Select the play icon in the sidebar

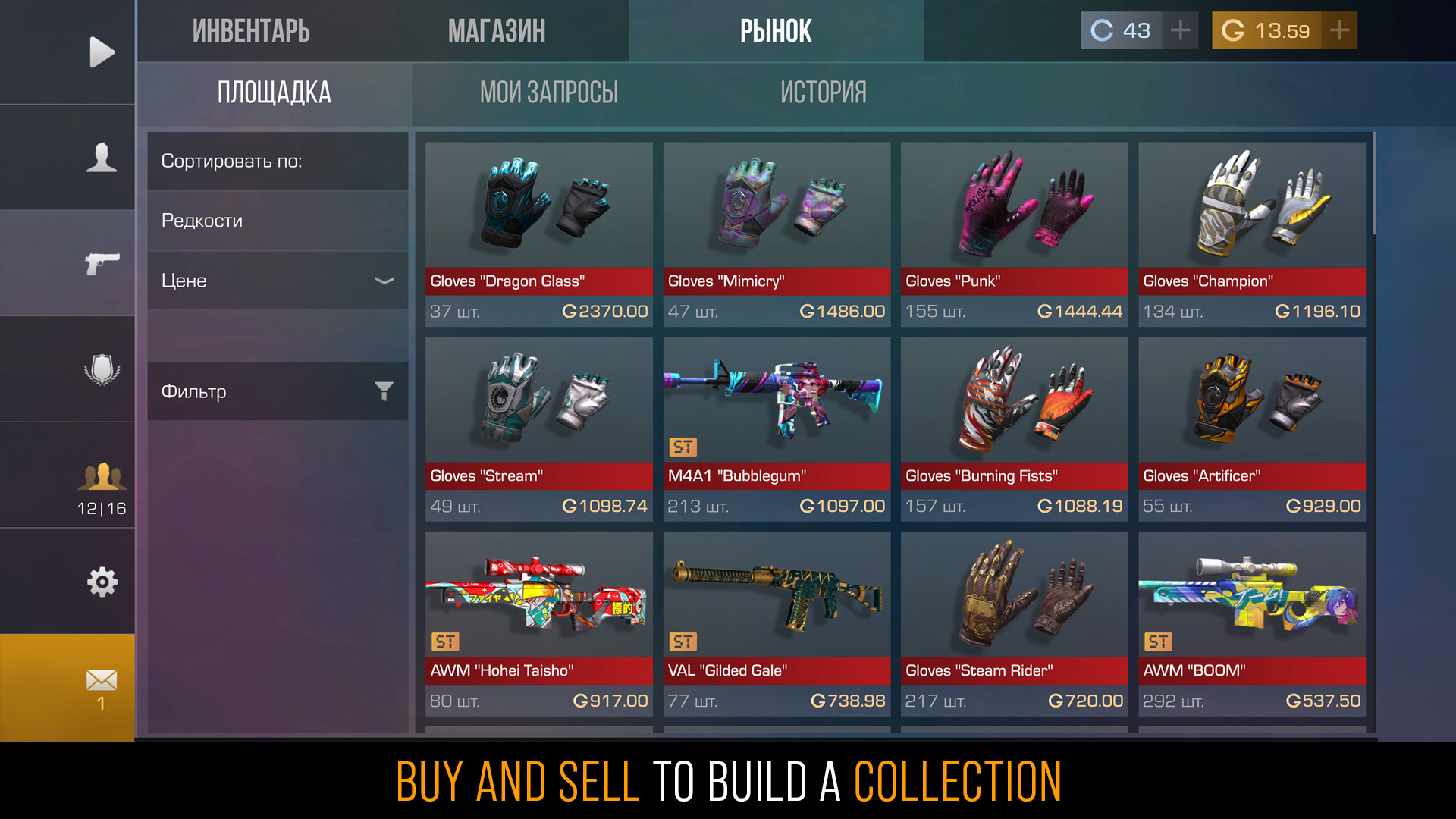pos(101,52)
